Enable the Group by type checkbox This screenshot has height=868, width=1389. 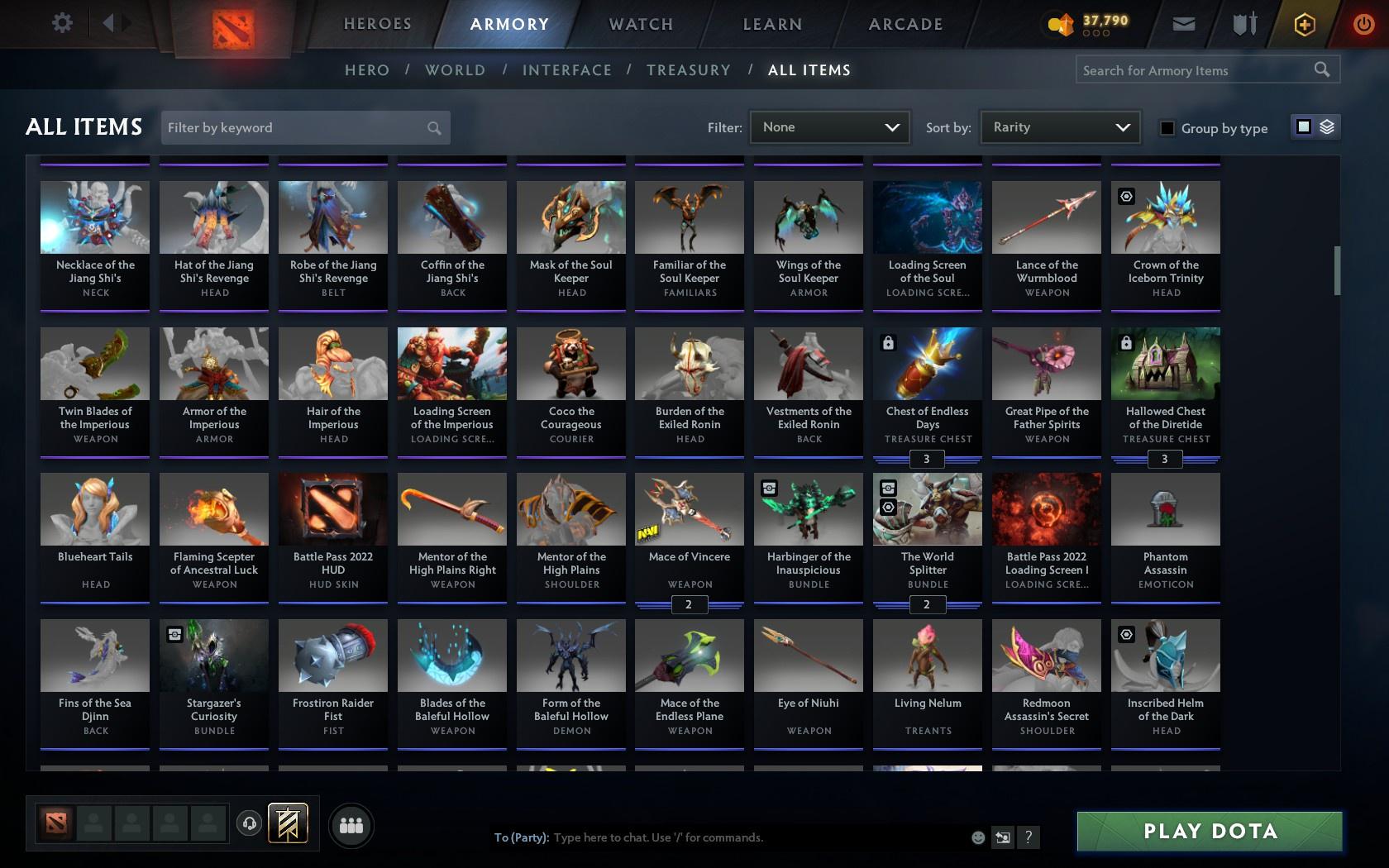(1167, 129)
